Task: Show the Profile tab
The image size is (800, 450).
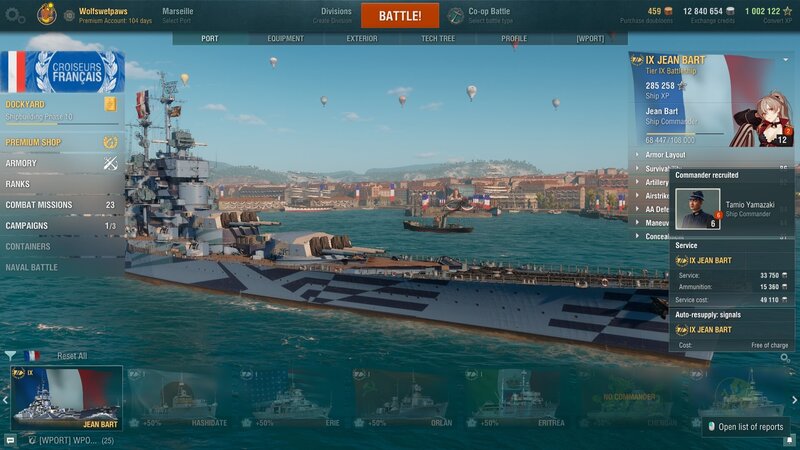Action: click(x=514, y=39)
